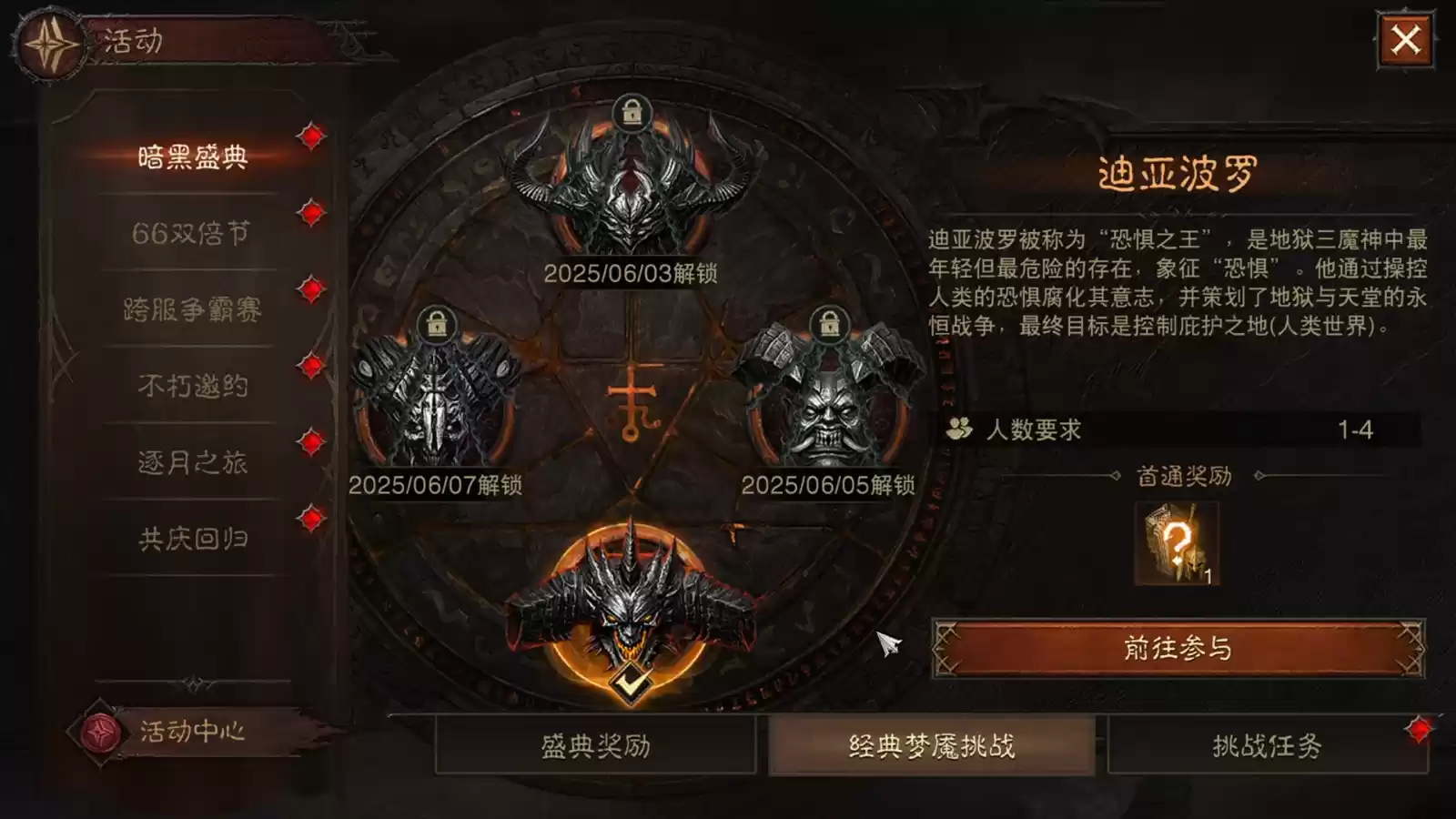The height and width of the screenshot is (819, 1456).
Task: Select 共庆回归 from the event list
Action: 193,536
